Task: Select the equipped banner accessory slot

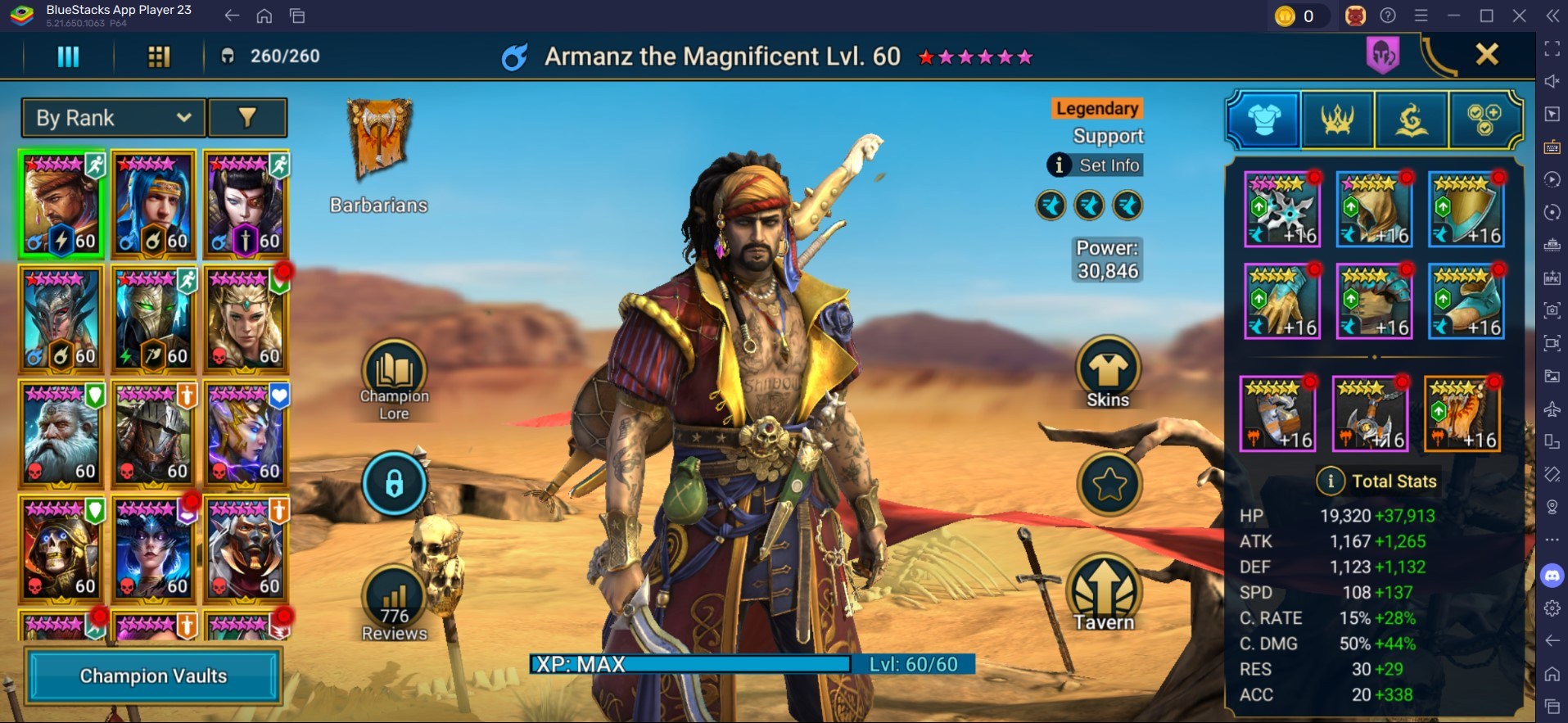Action: tap(1462, 414)
